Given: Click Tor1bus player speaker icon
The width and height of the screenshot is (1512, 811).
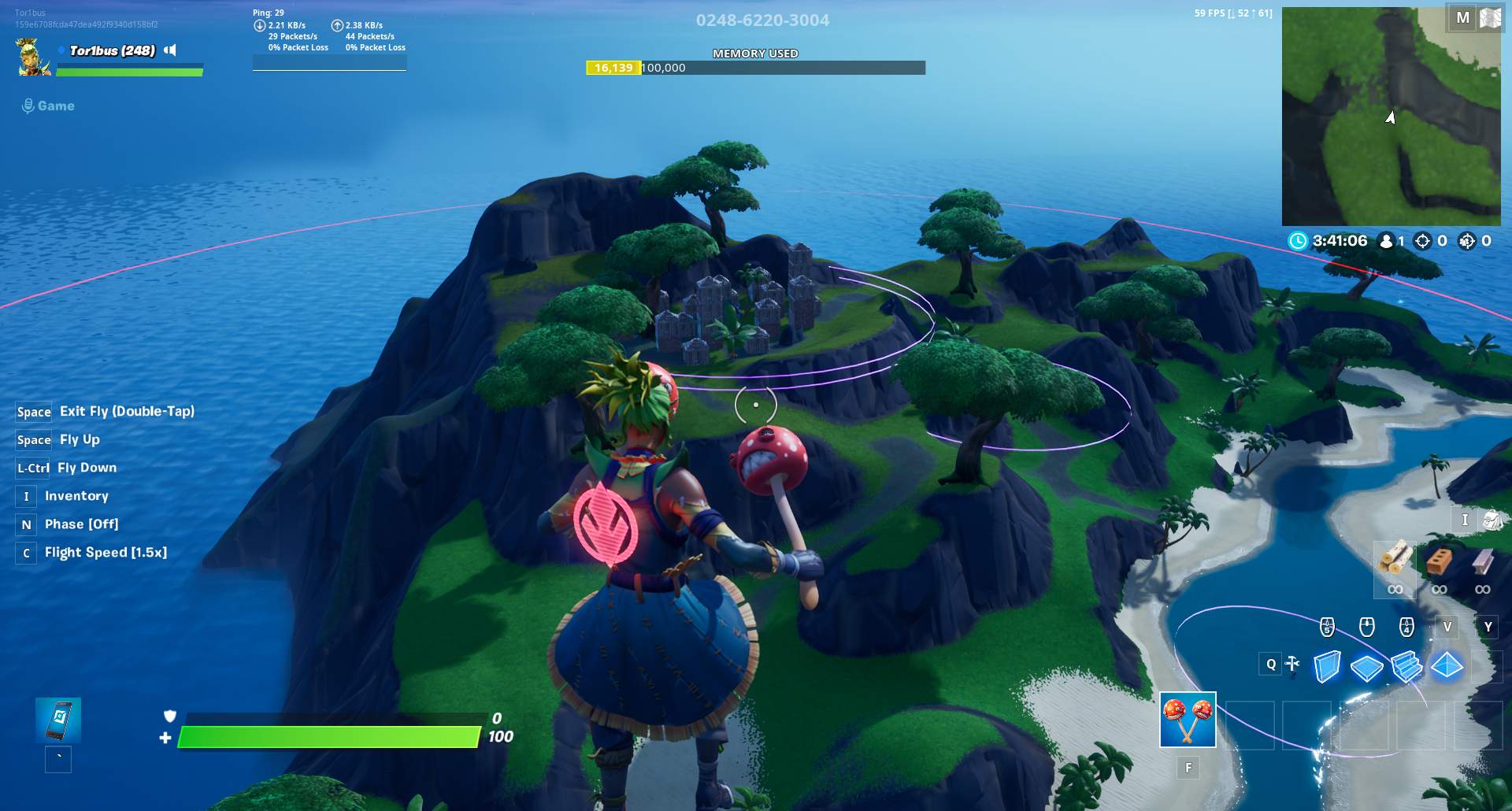Looking at the screenshot, I should coord(170,50).
